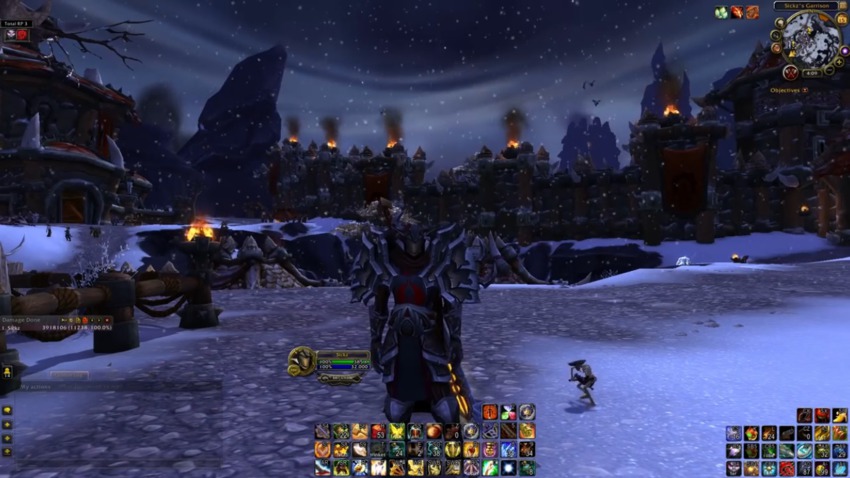The width and height of the screenshot is (850, 478).
Task: Activate the glowing white orb ability
Action: 508,467
